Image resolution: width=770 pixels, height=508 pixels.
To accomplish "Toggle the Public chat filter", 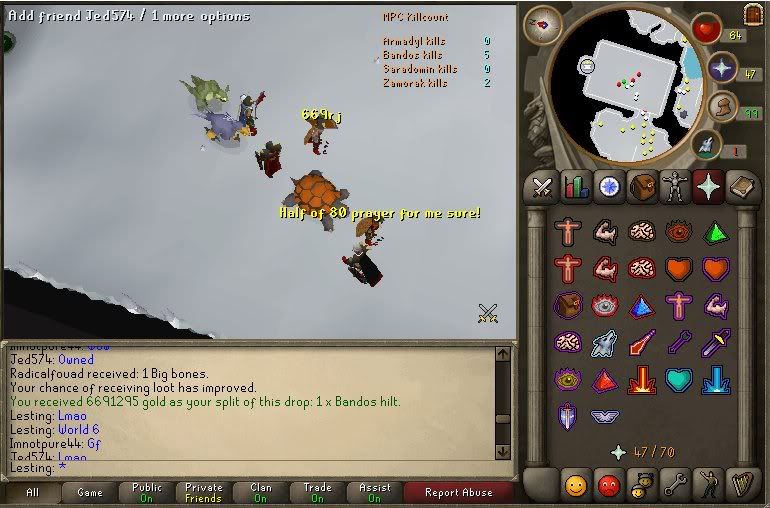I will tap(147, 492).
